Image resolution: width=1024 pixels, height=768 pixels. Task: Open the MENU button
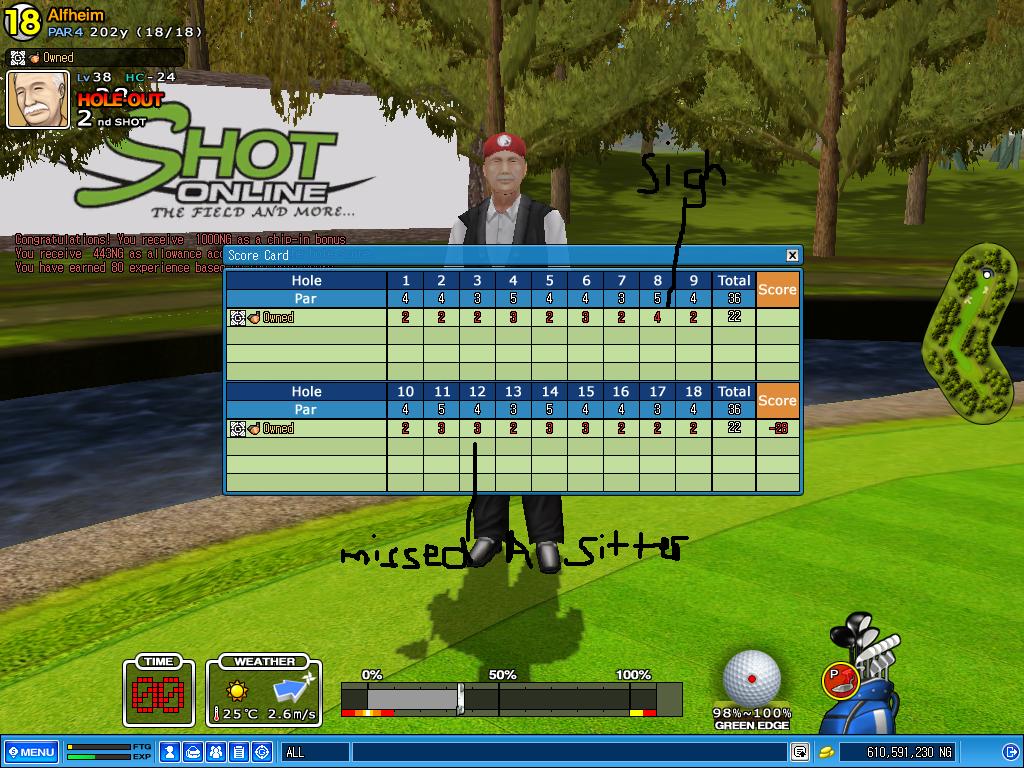[30, 752]
